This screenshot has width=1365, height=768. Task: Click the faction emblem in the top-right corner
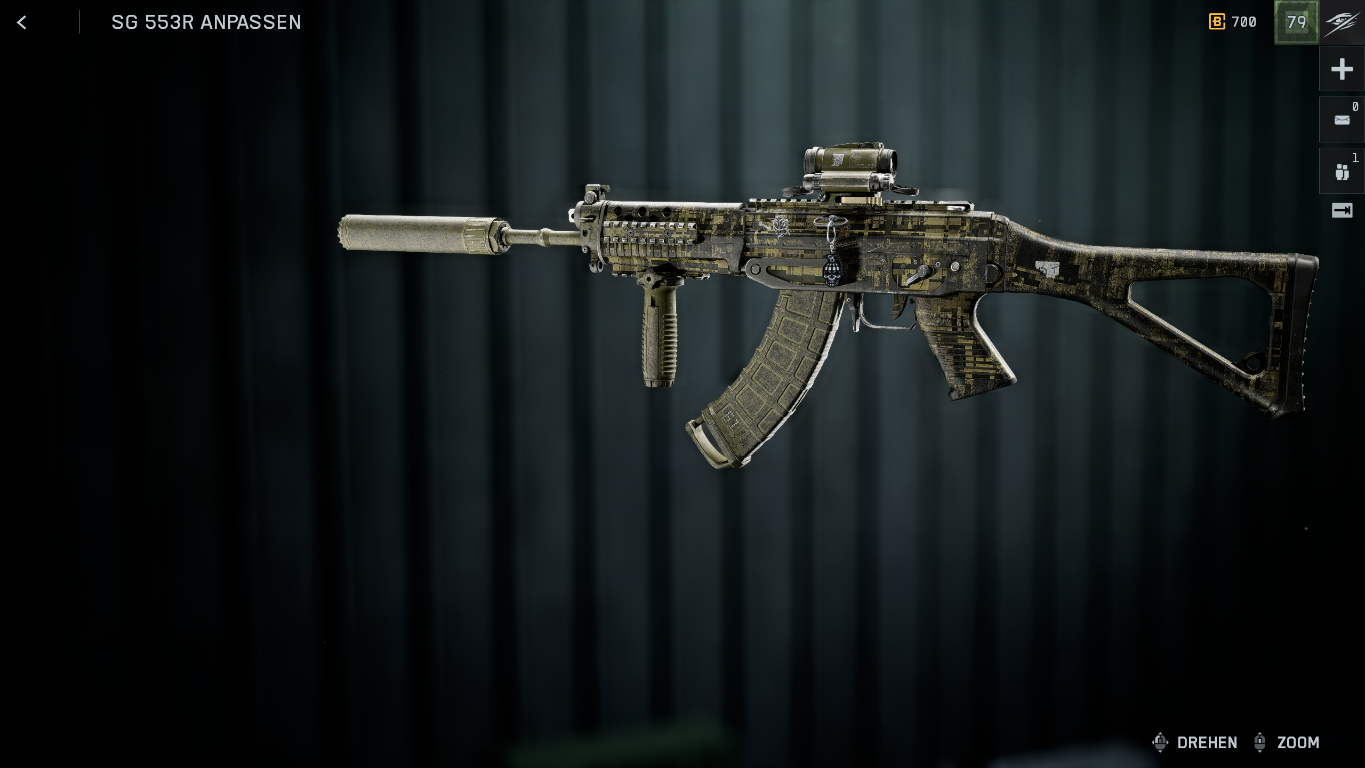click(x=1341, y=22)
